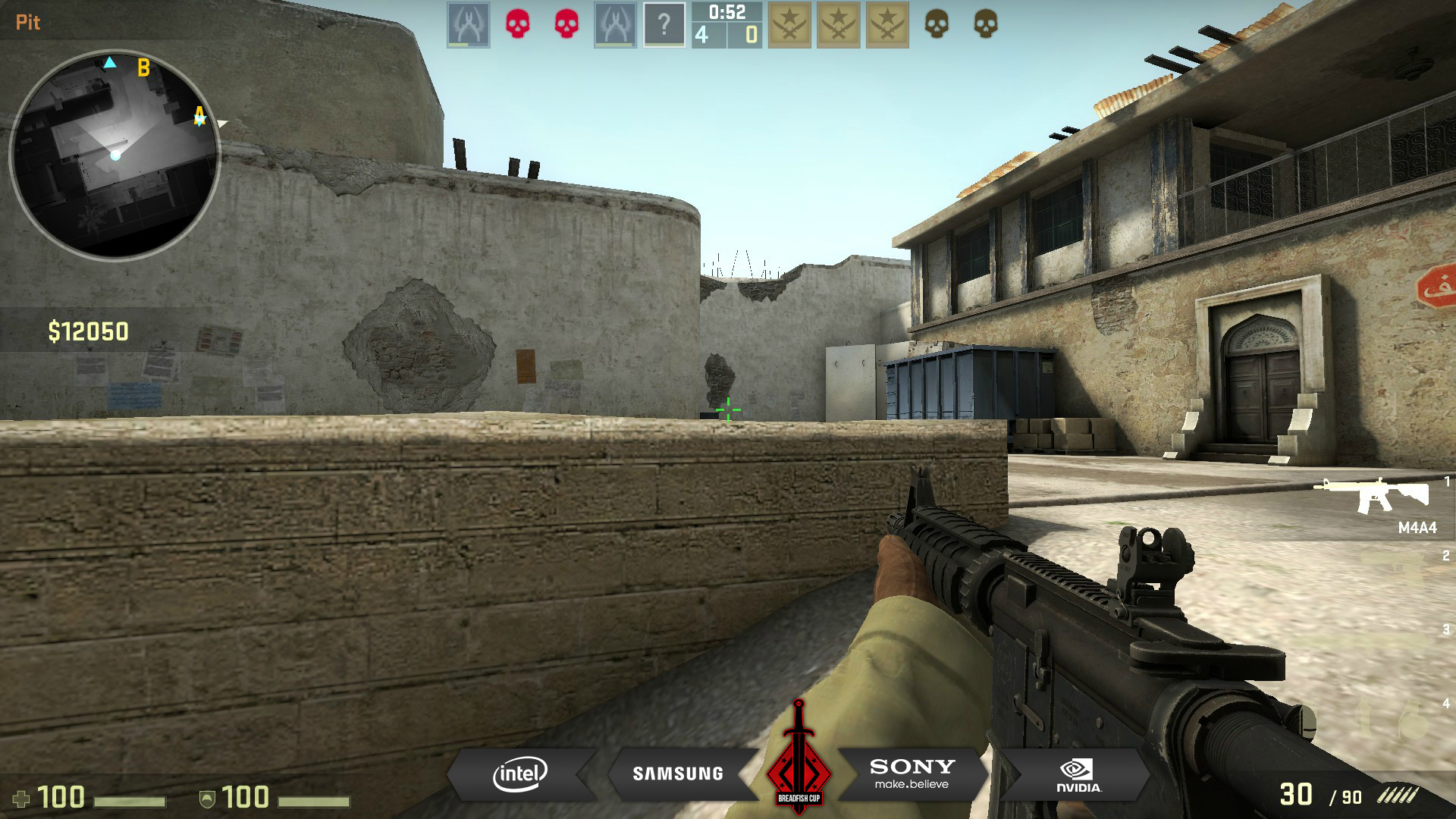Click the question-mark player avatar
1456x819 pixels.
pyautogui.click(x=664, y=24)
